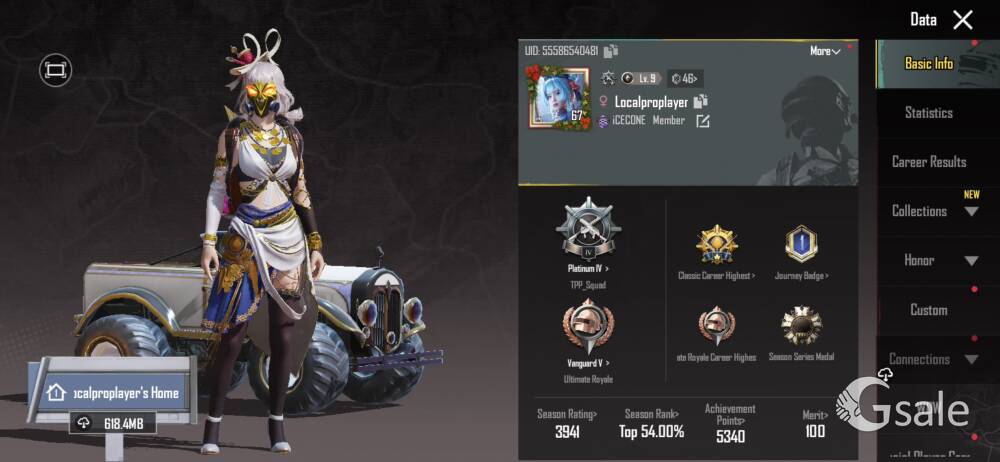
Task: Open the Season Series Medal
Action: coord(801,328)
